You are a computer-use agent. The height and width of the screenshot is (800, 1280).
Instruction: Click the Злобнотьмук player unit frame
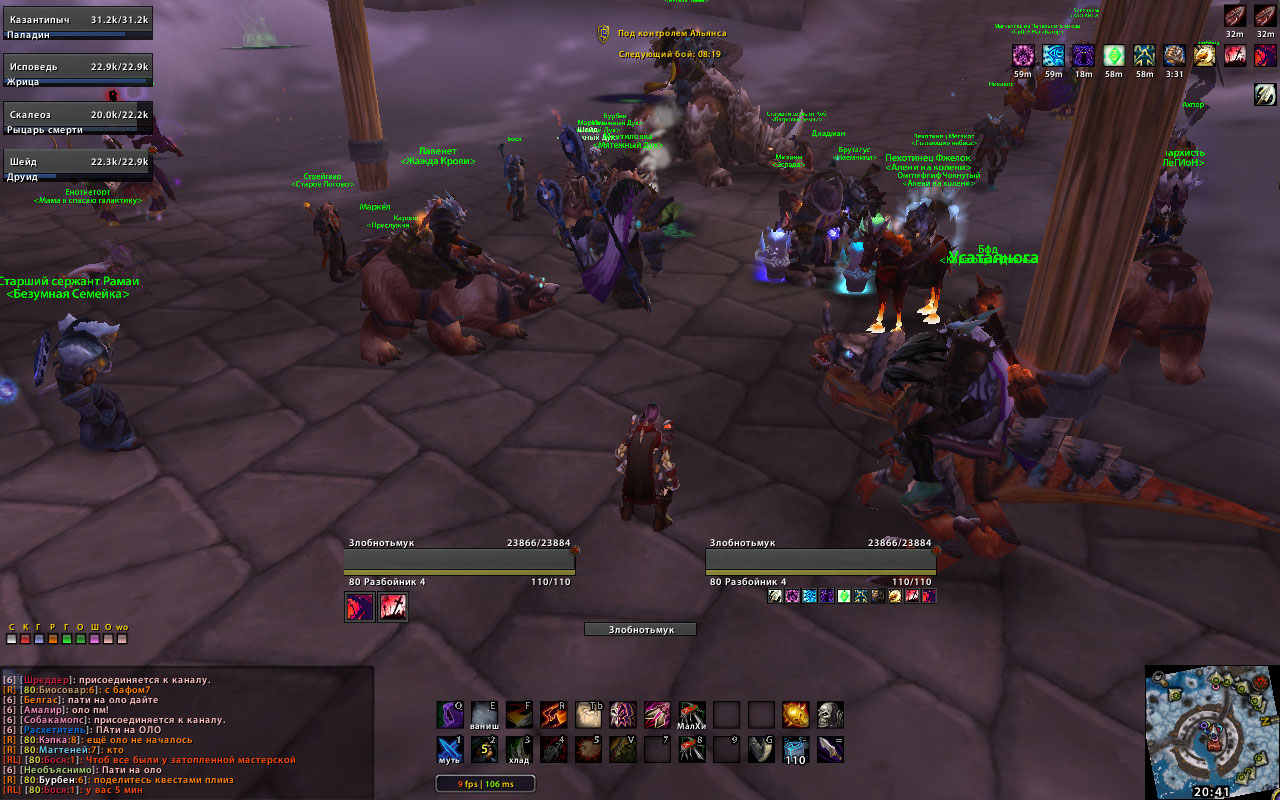[x=459, y=558]
